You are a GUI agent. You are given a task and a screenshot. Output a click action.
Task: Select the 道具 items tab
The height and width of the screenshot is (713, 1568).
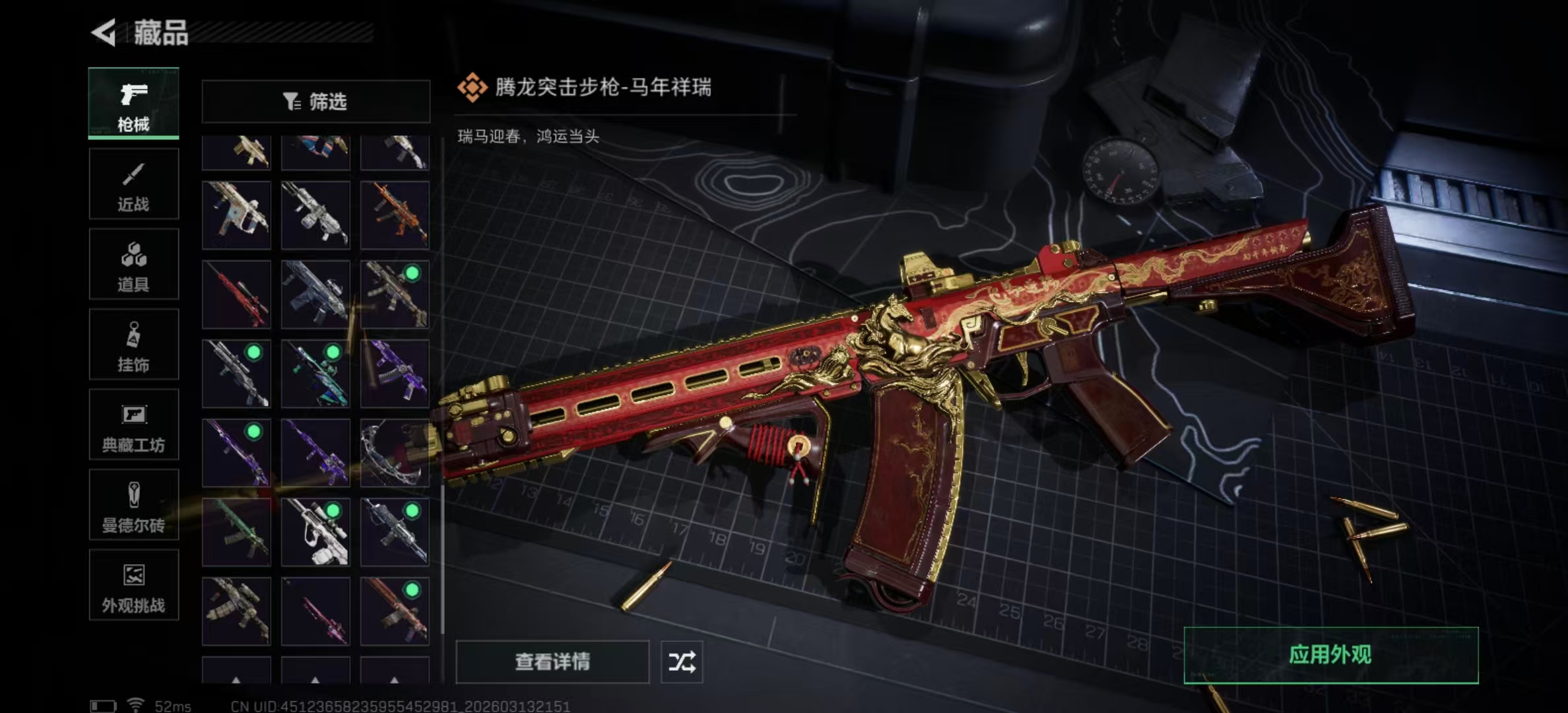pyautogui.click(x=133, y=265)
